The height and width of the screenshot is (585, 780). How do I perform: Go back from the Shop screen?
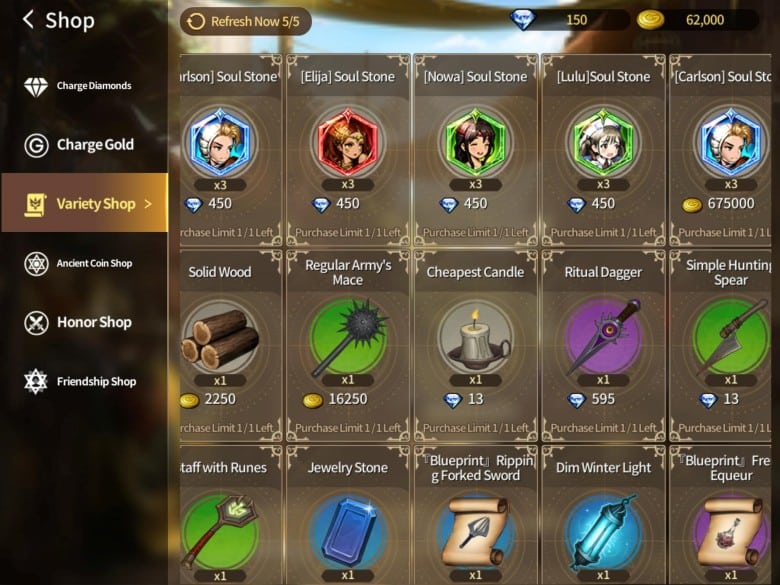[x=28, y=20]
